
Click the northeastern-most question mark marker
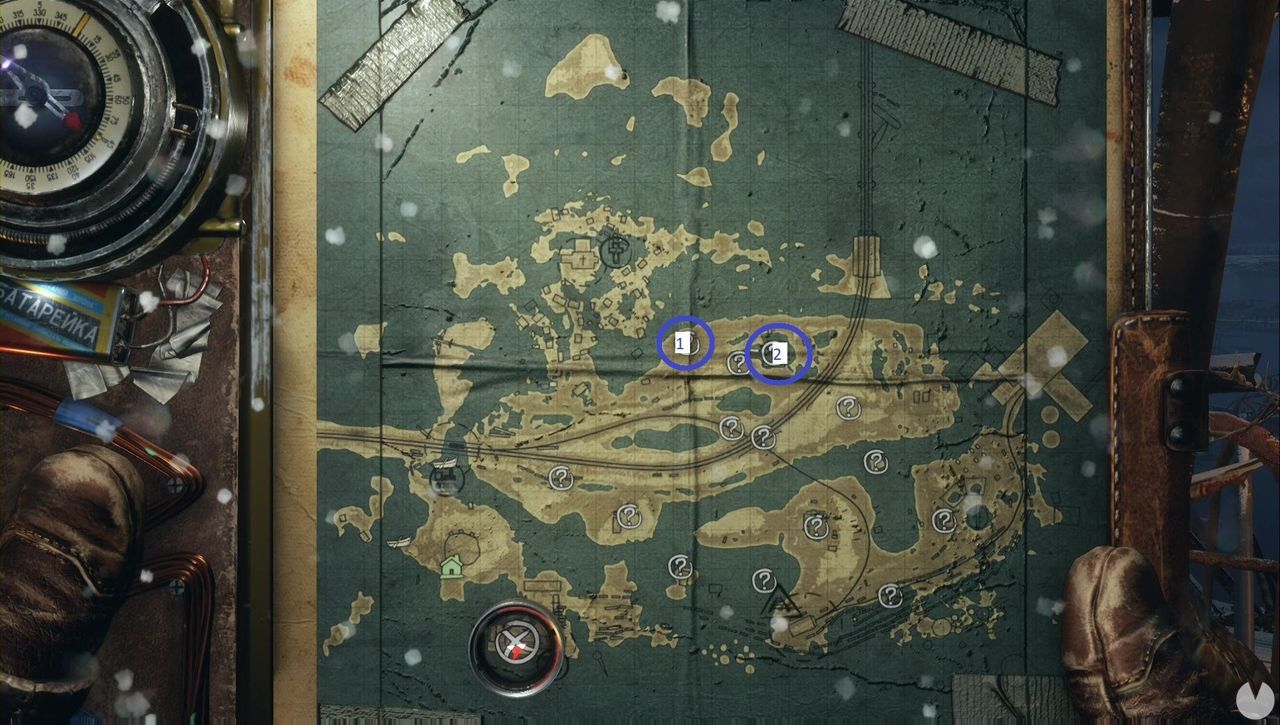point(848,408)
